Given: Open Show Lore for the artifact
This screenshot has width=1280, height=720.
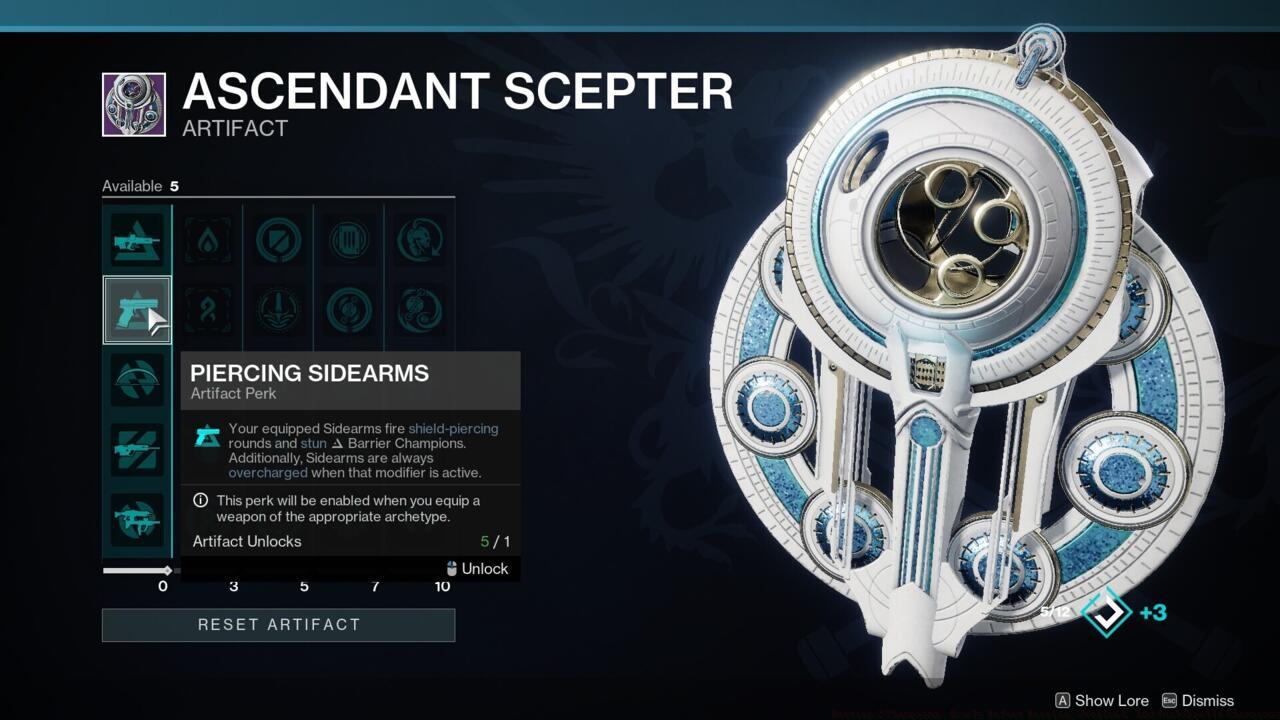Looking at the screenshot, I should [x=1100, y=701].
